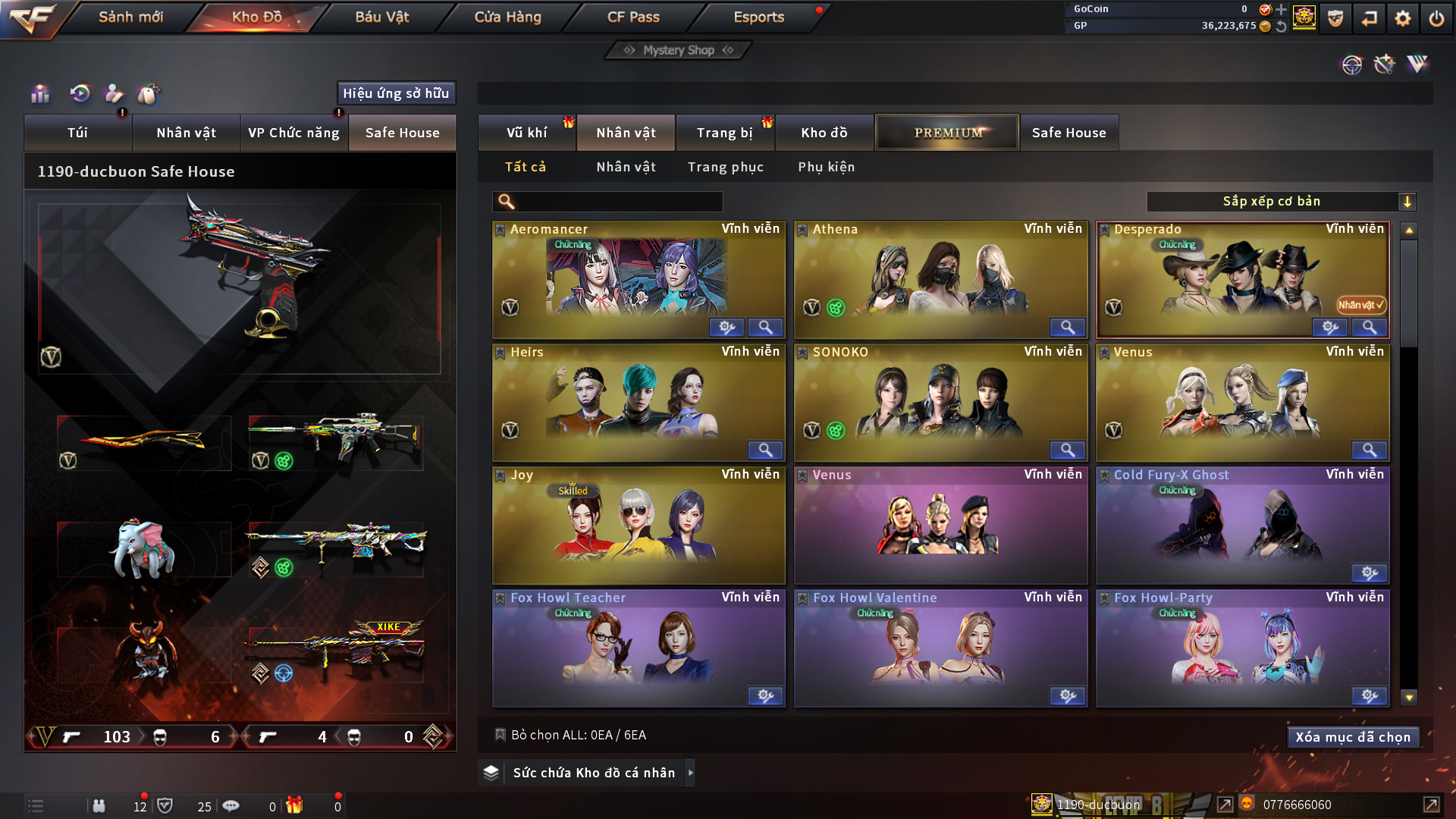Open the CF Pass menu
Screen dimensions: 1456x819
pos(633,17)
